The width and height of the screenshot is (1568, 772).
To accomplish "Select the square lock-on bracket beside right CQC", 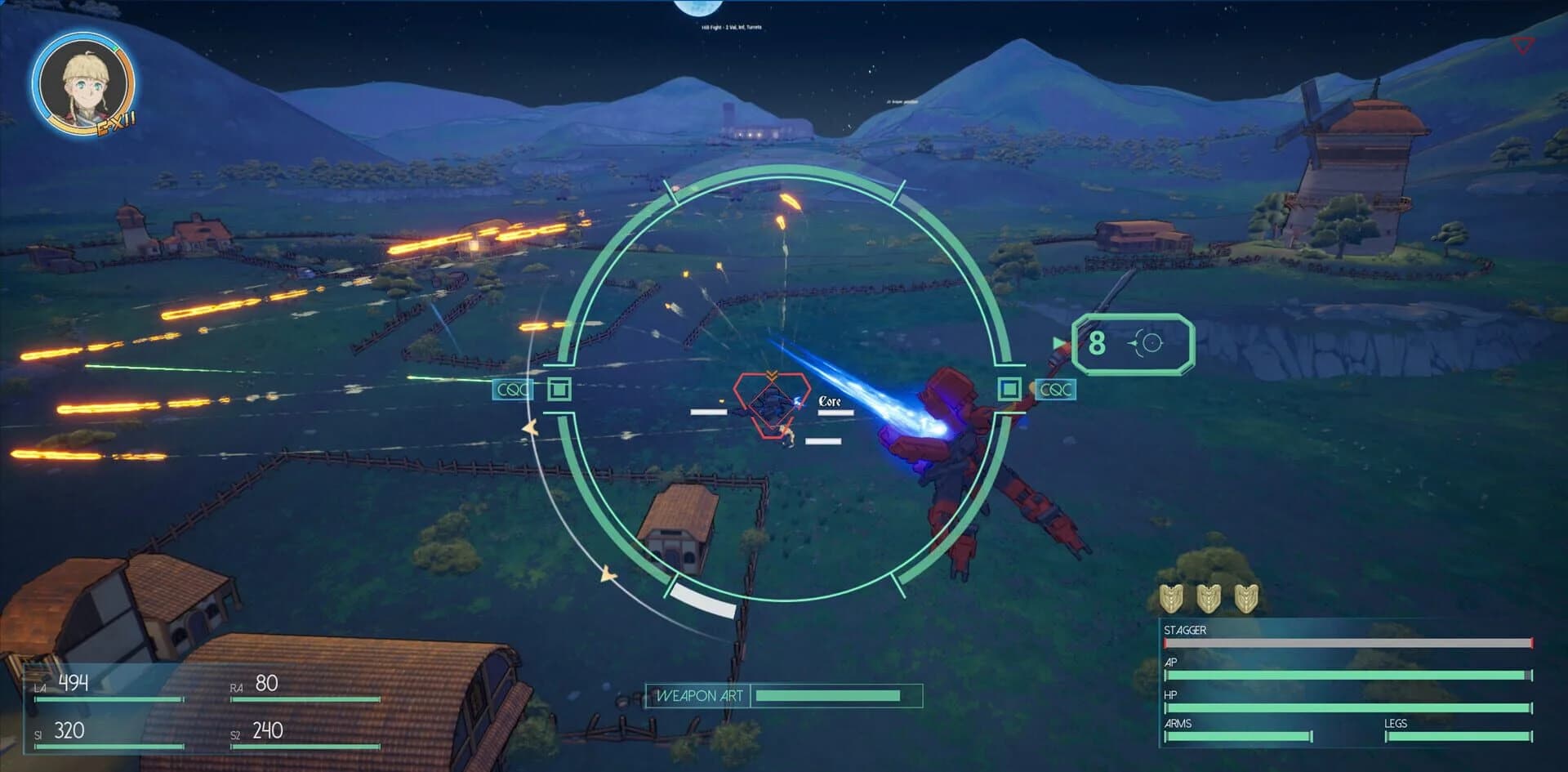I will [x=1010, y=390].
